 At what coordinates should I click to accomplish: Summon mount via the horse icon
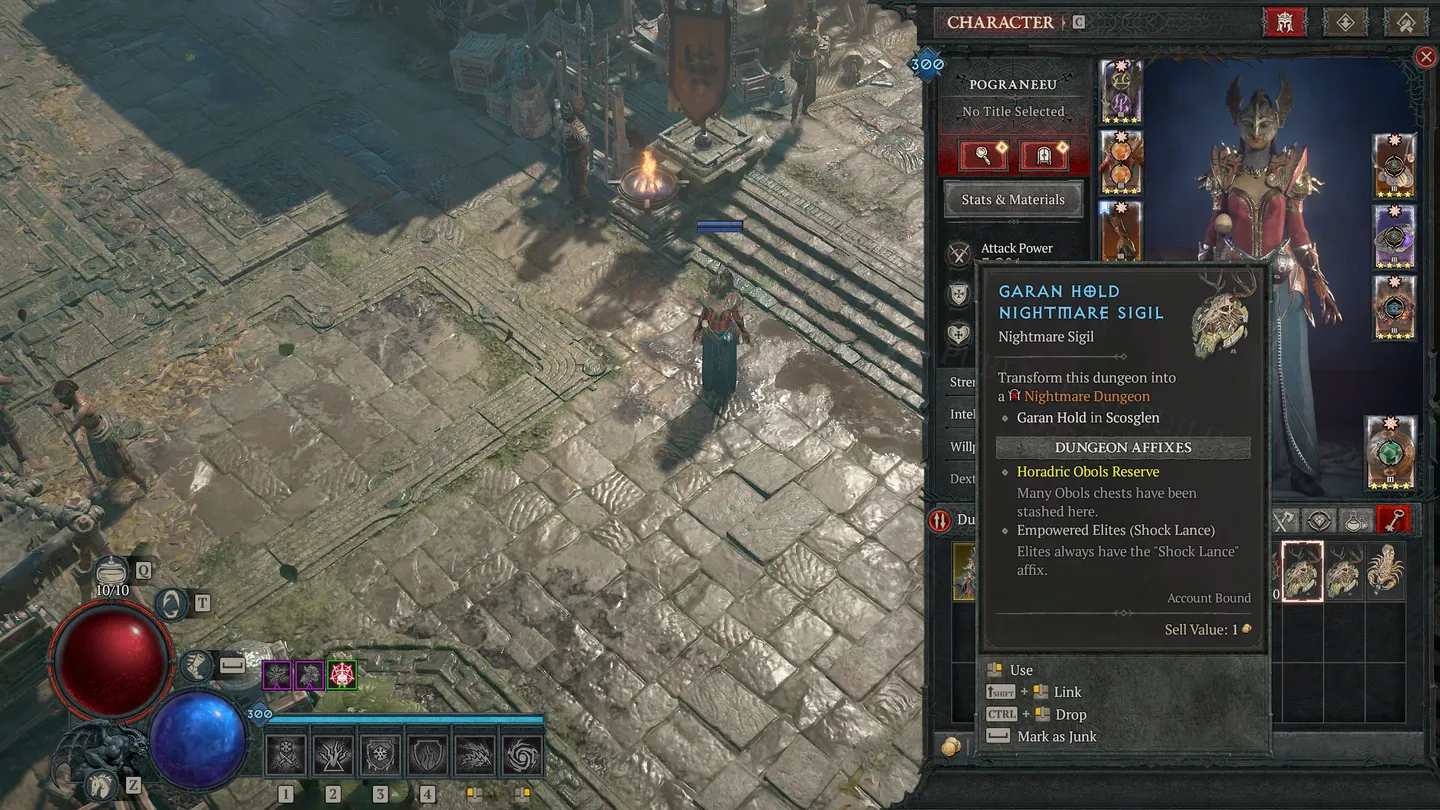click(x=99, y=786)
